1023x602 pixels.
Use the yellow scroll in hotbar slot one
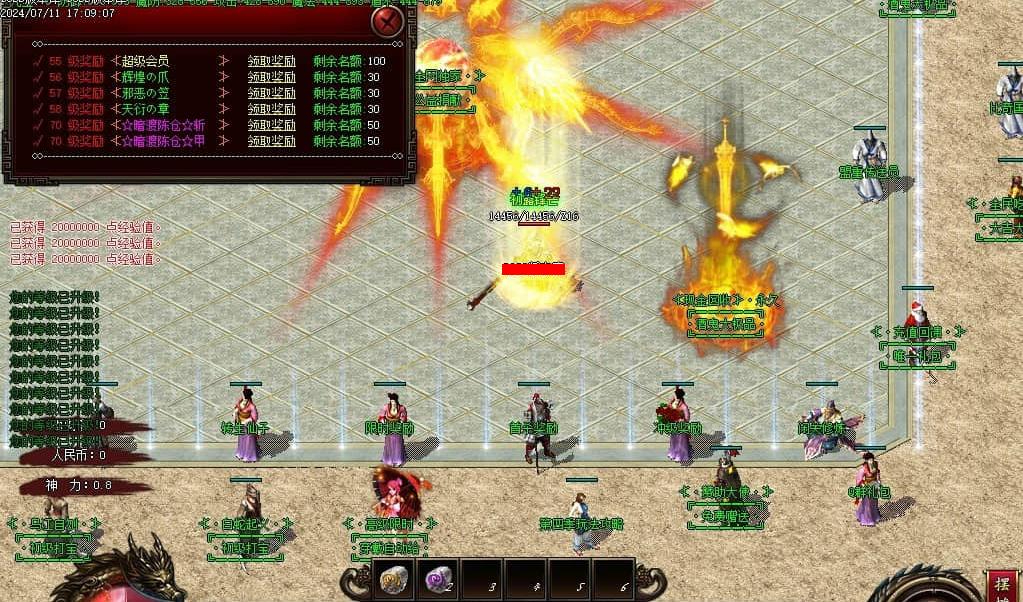(x=393, y=578)
